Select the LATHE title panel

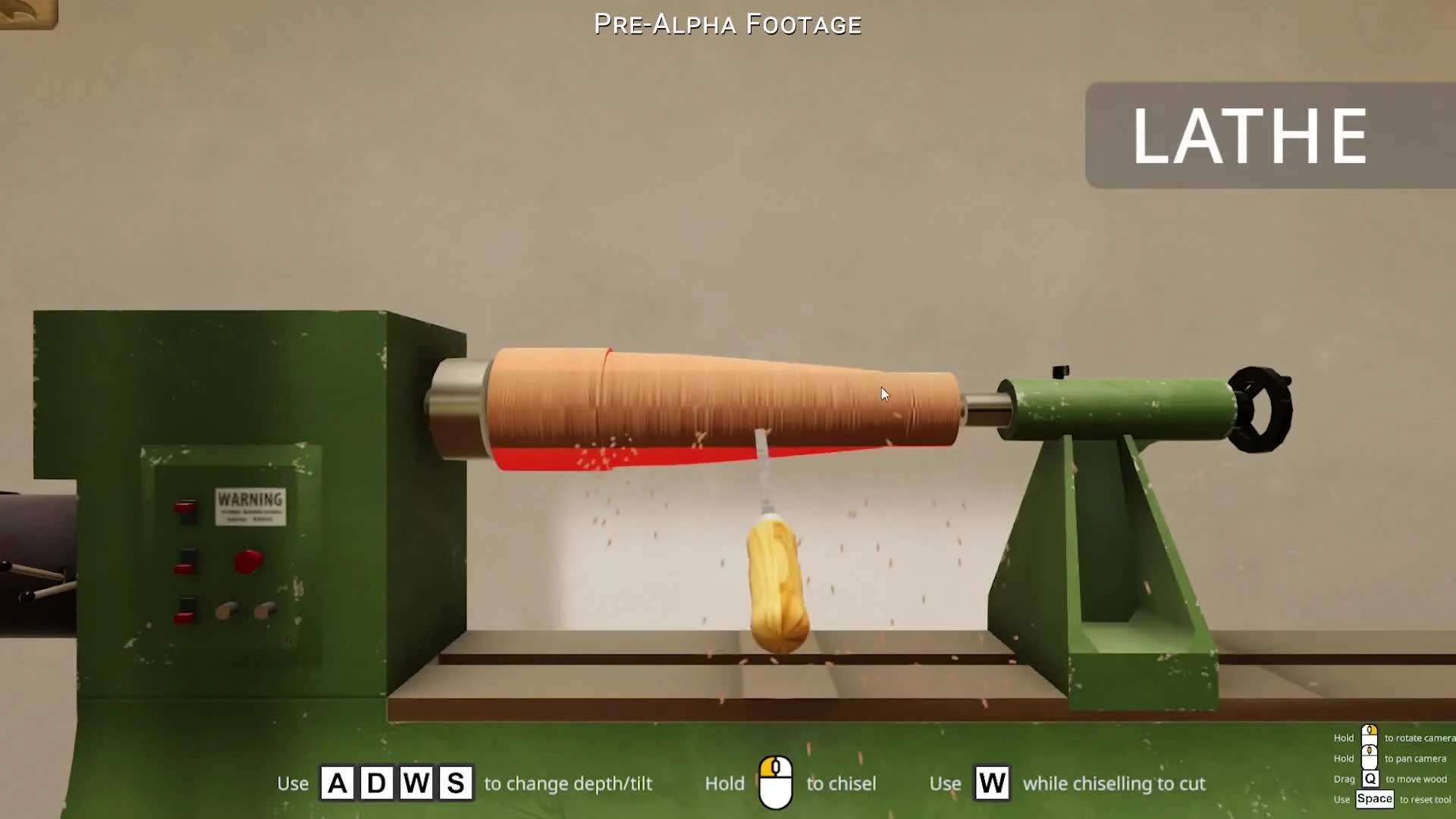pyautogui.click(x=1250, y=136)
